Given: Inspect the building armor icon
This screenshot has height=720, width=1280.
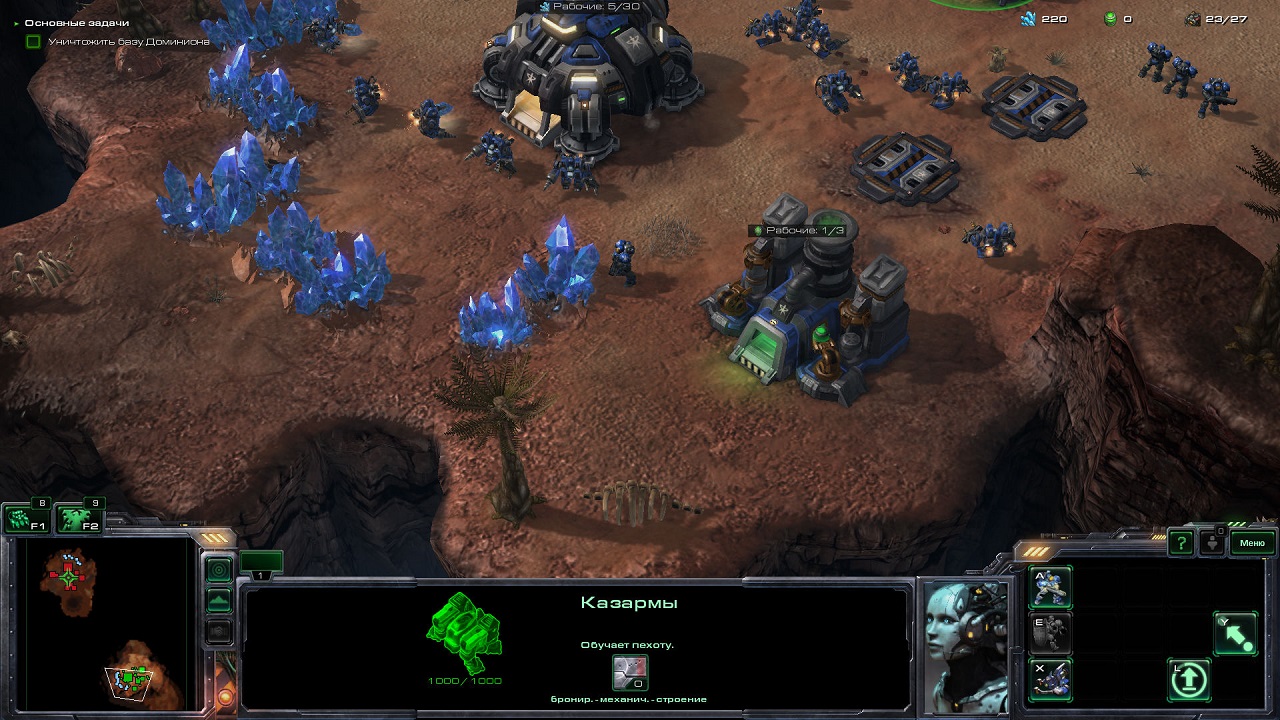Looking at the screenshot, I should click(x=630, y=672).
